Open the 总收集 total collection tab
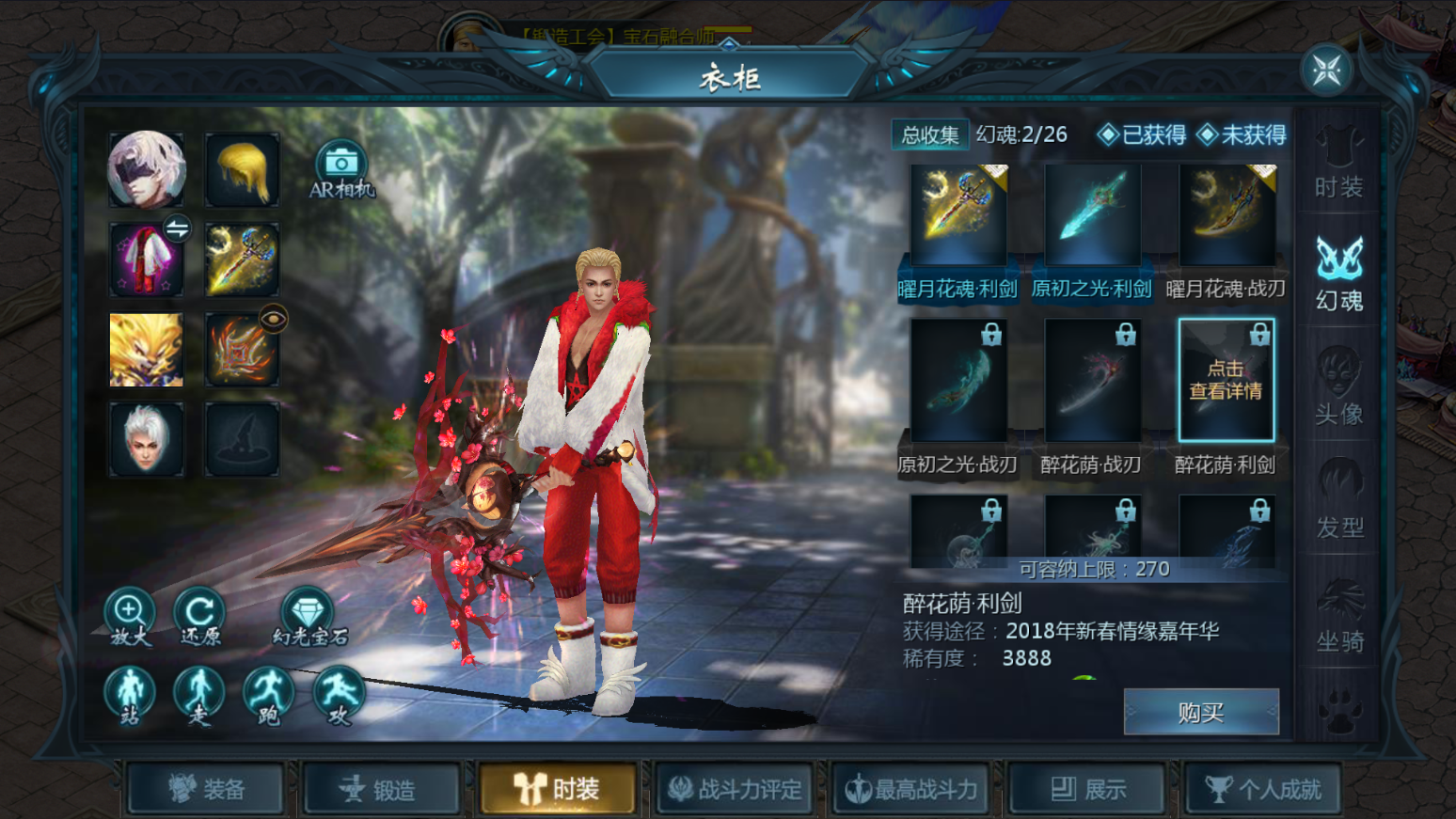The height and width of the screenshot is (819, 1456). click(x=929, y=135)
